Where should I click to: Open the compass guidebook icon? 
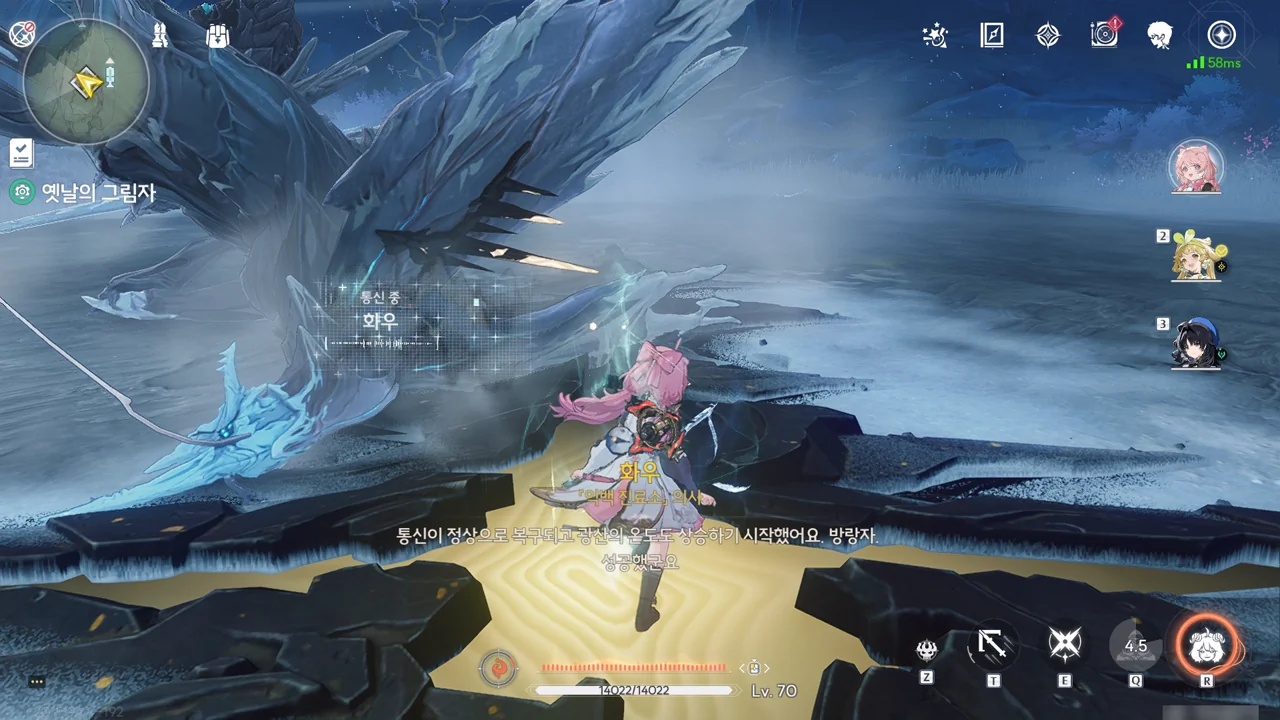[991, 36]
